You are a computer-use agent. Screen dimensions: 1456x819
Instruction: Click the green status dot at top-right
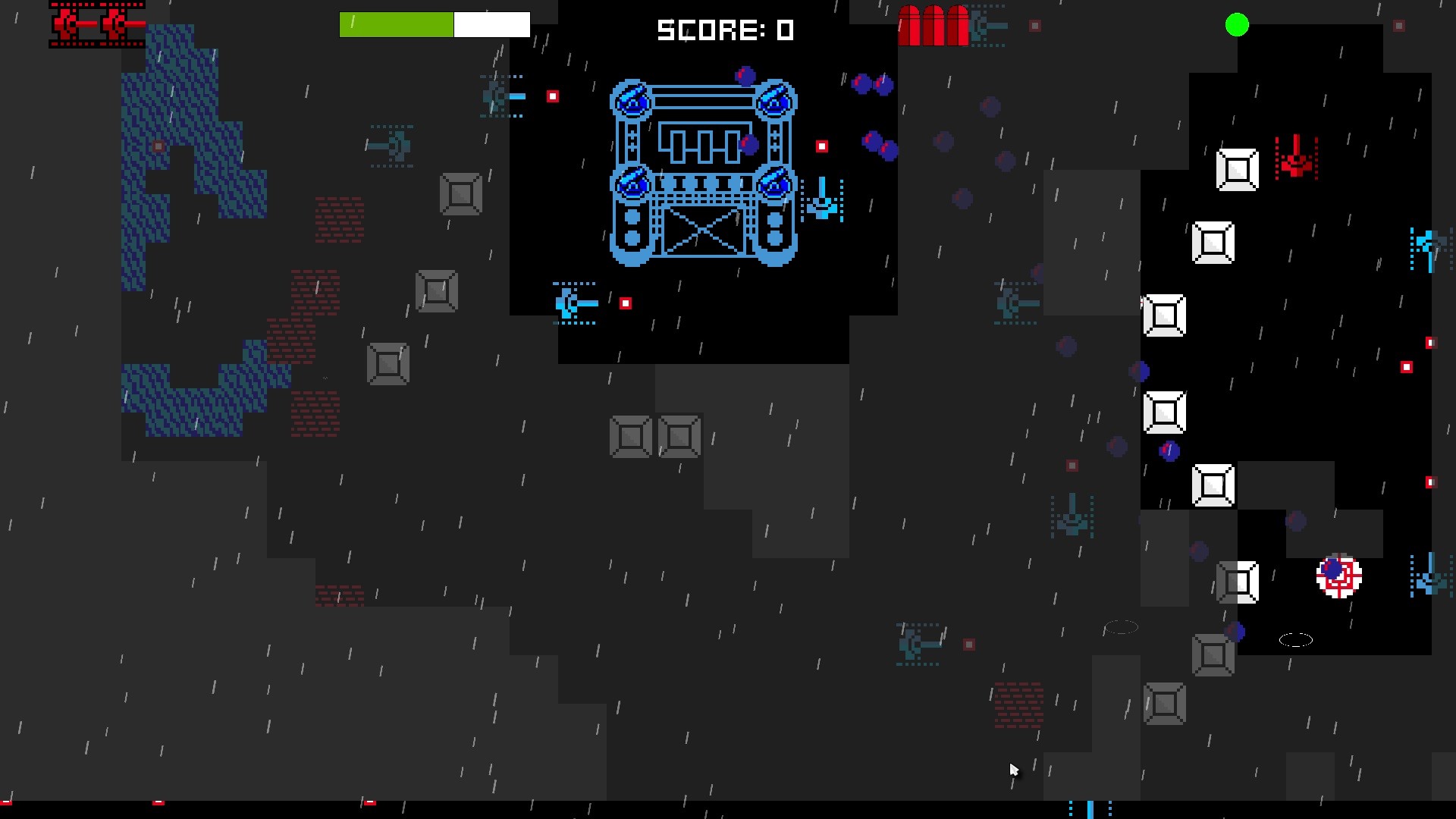click(x=1236, y=25)
